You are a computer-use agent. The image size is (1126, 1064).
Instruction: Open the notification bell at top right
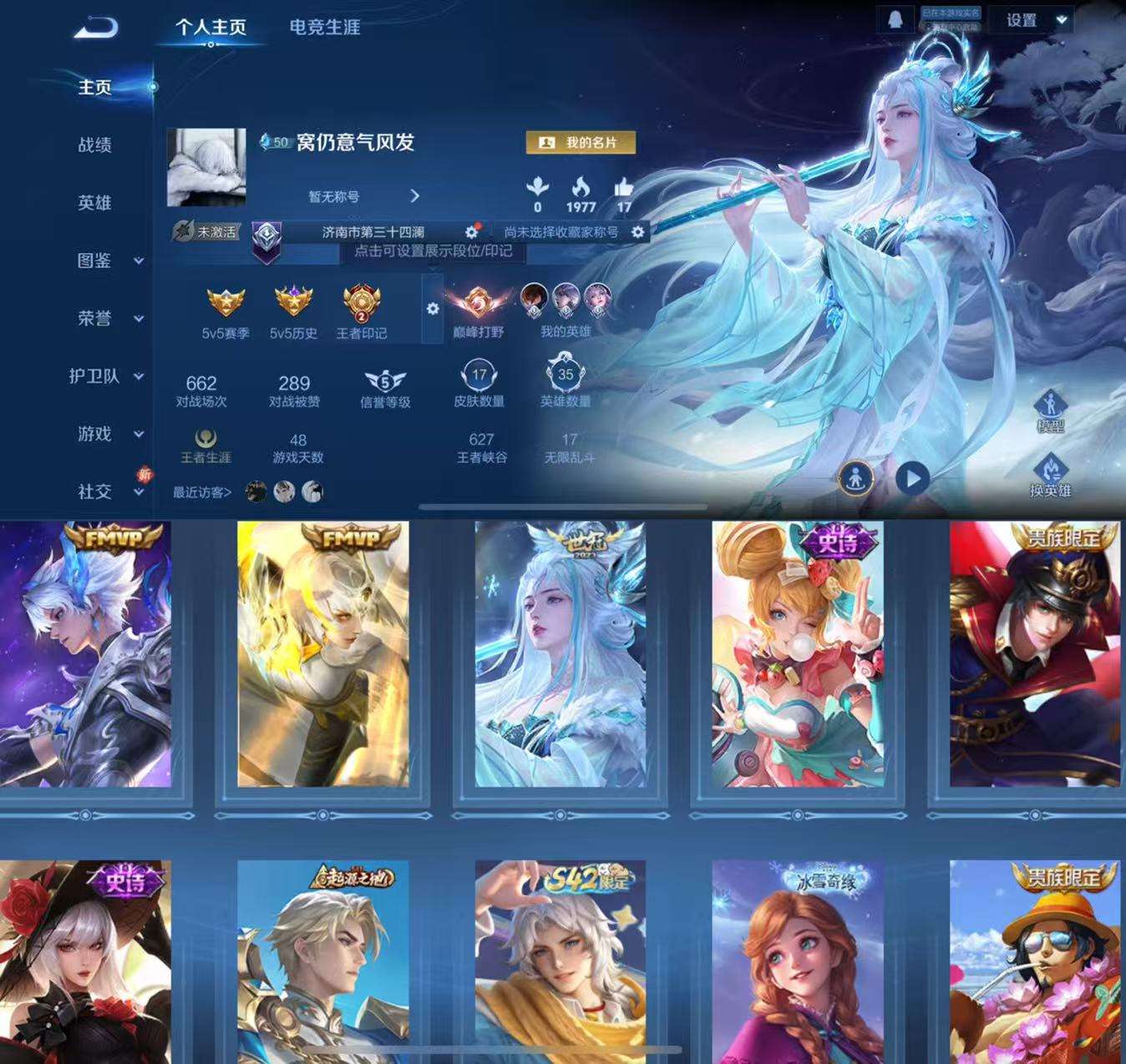click(897, 19)
